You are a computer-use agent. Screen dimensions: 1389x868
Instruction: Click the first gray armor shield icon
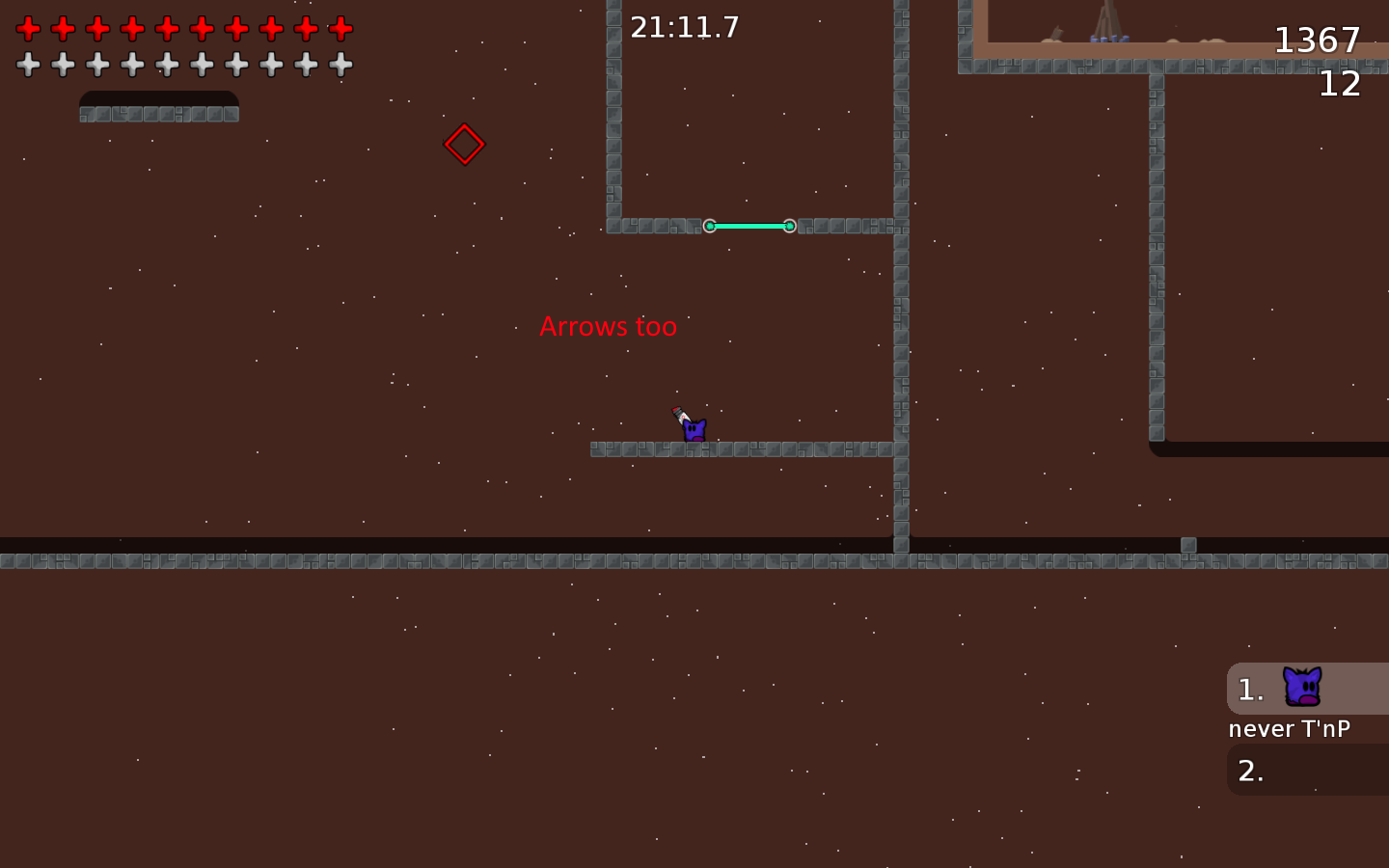(29, 65)
